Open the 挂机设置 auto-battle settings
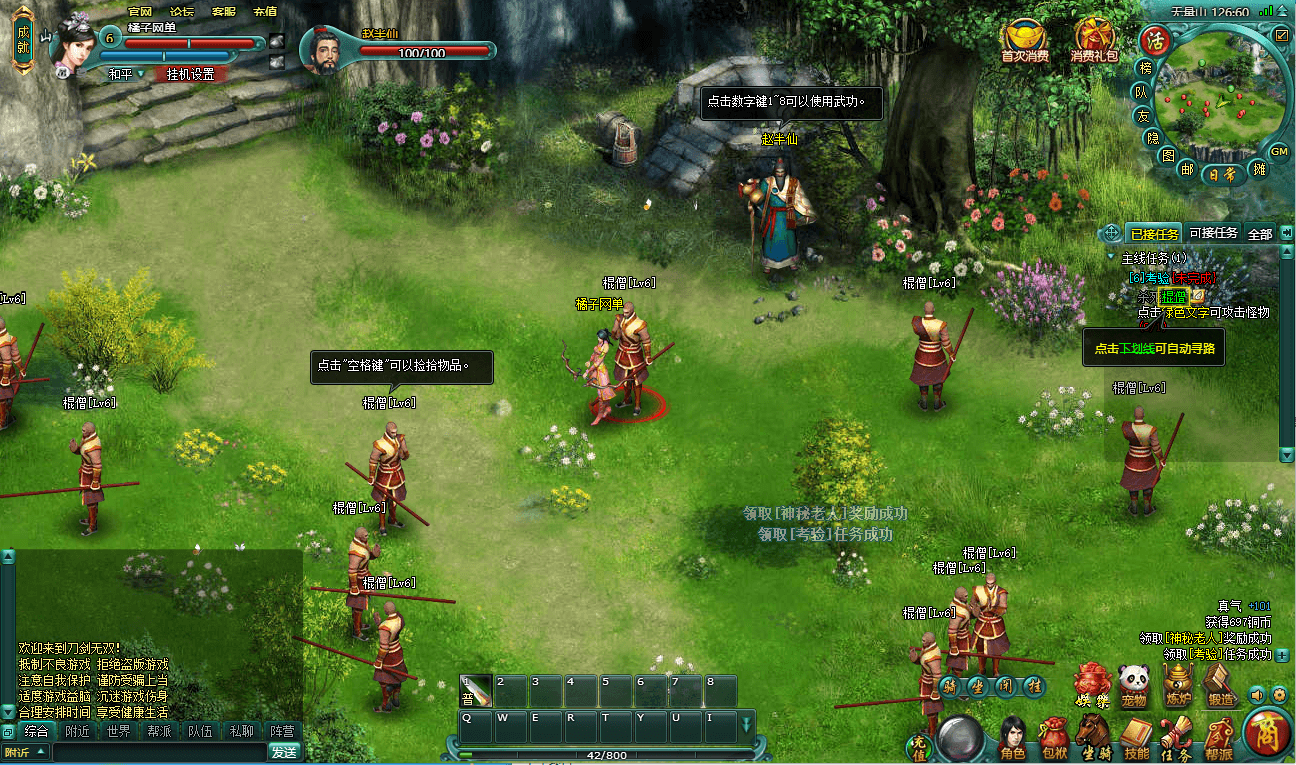 point(190,74)
